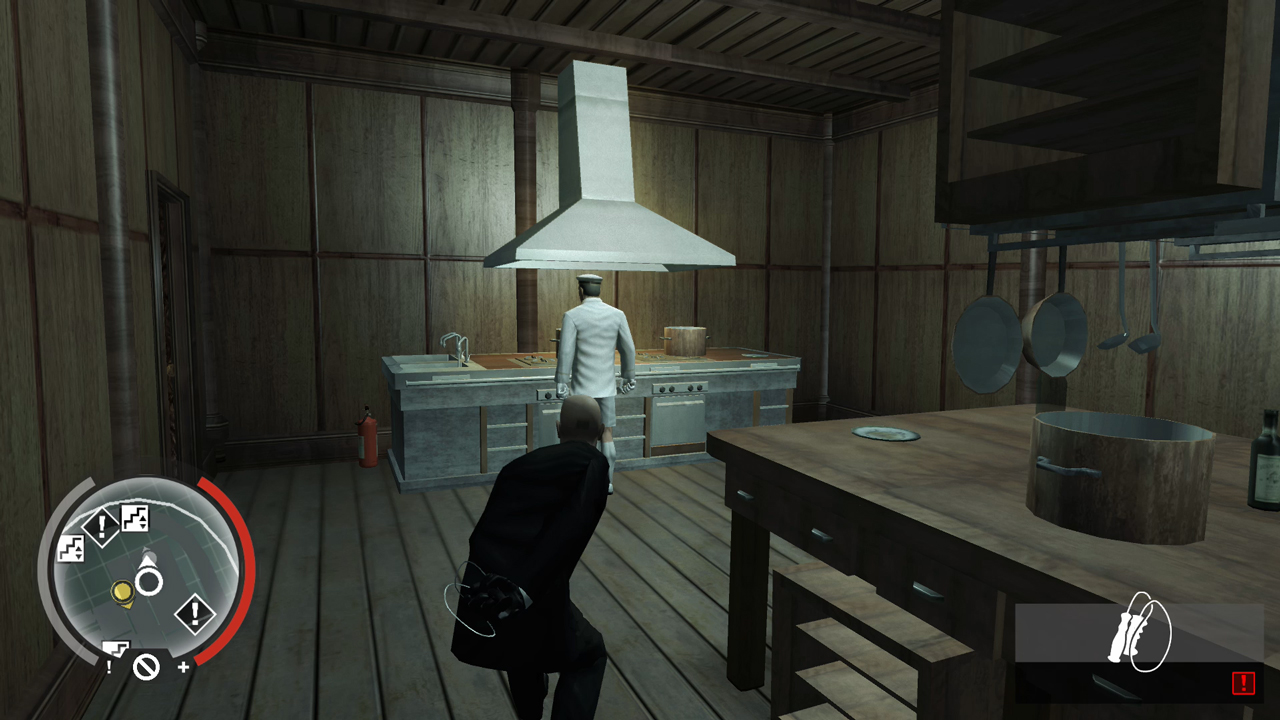Toggle the small exclamation indicator beside prohibition symbol
Image resolution: width=1280 pixels, height=720 pixels.
(x=109, y=665)
